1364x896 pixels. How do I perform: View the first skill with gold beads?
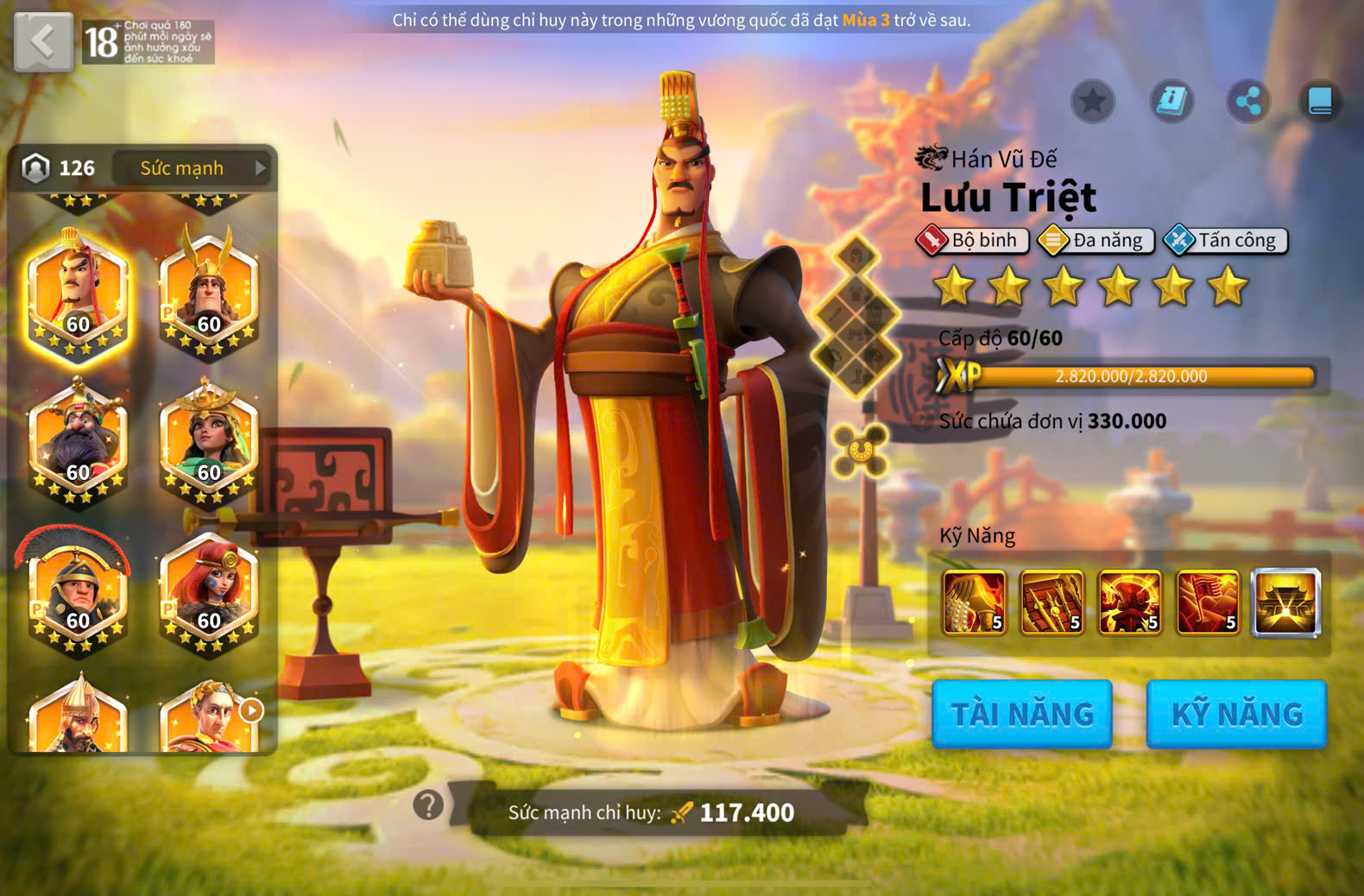click(974, 603)
